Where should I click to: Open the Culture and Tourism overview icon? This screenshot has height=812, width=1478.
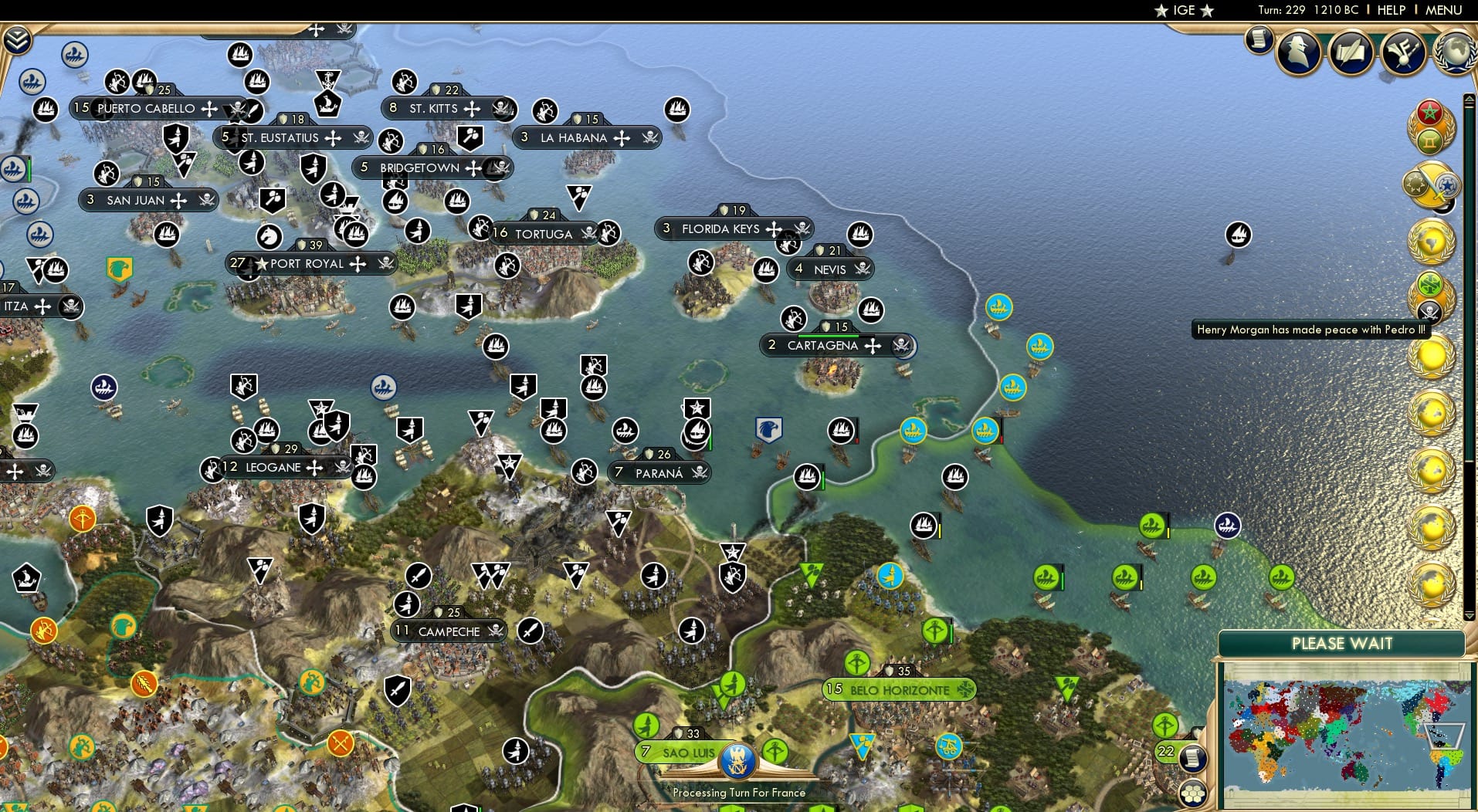1402,51
